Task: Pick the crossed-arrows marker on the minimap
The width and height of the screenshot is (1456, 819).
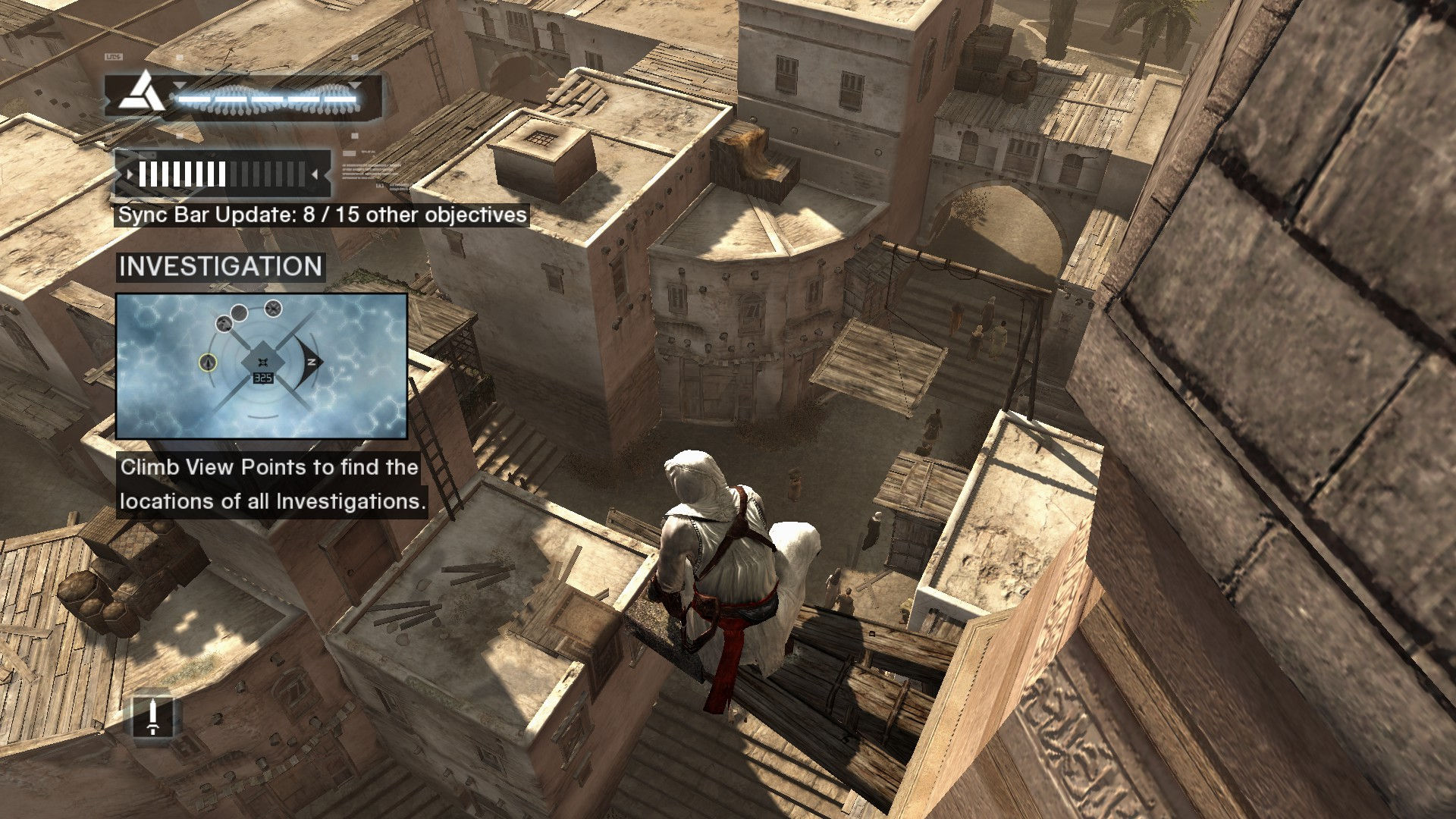Action: (273, 308)
